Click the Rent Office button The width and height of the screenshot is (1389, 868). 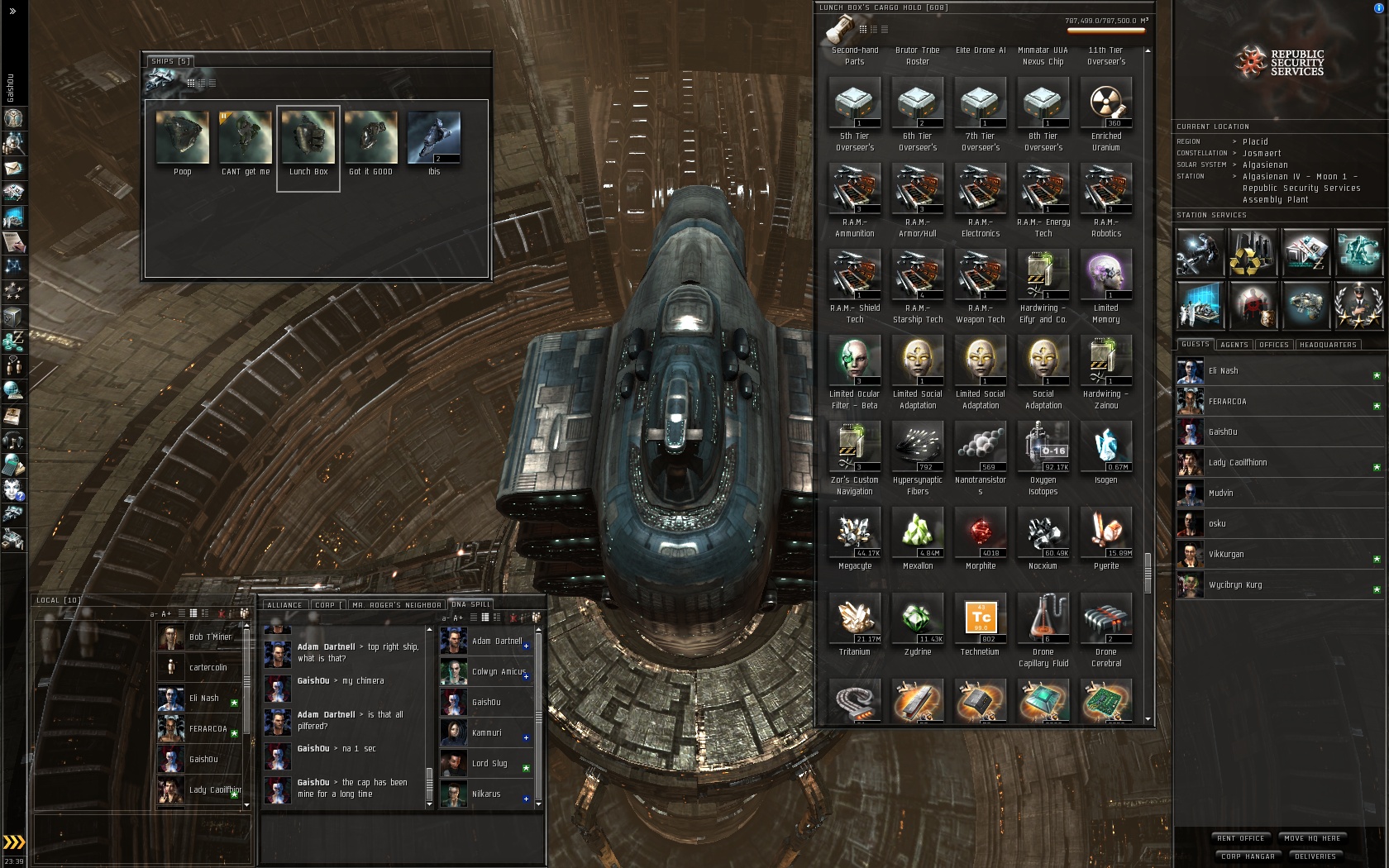(1240, 838)
